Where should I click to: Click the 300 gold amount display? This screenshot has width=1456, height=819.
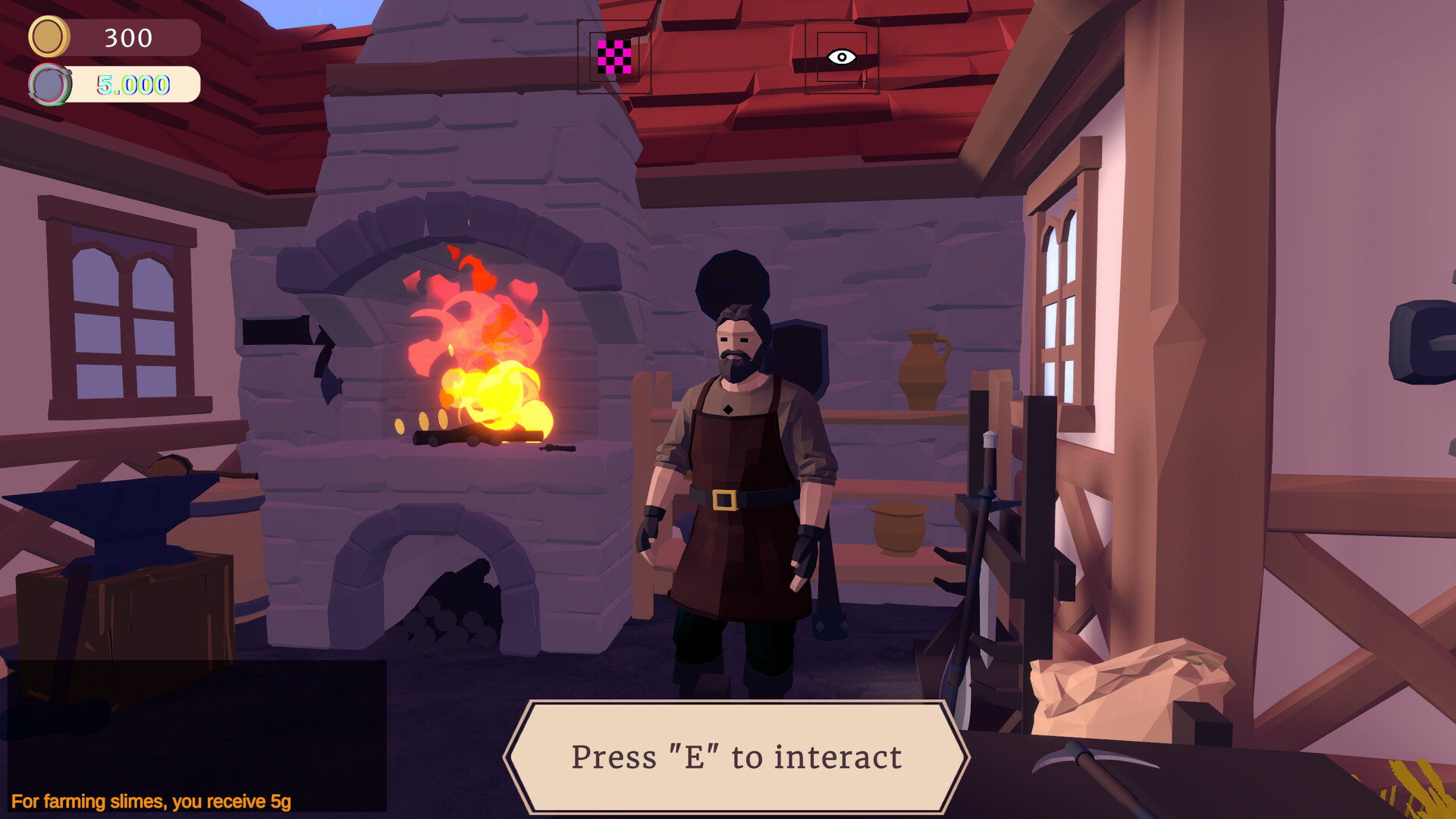(127, 36)
